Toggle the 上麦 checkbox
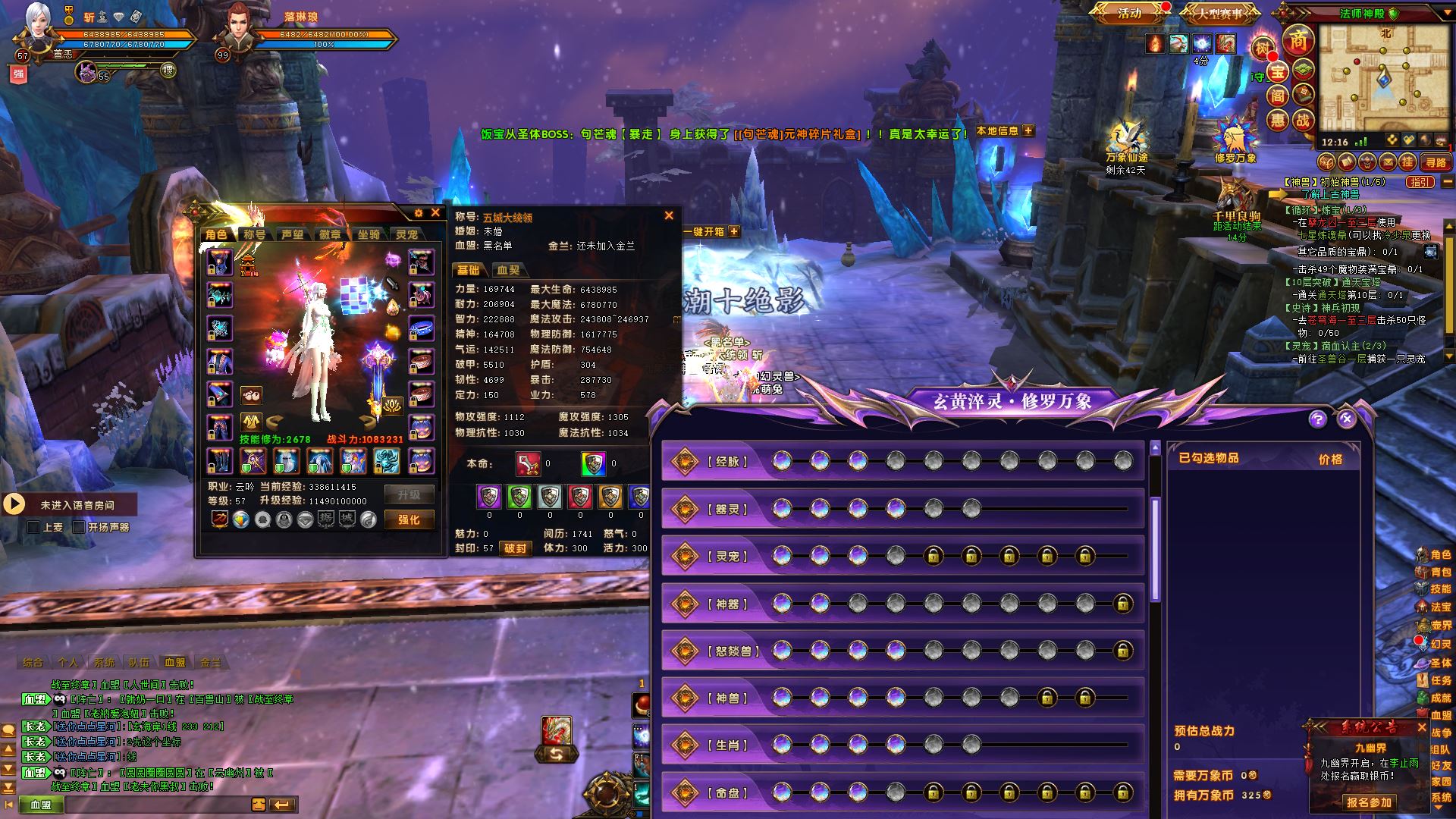1456x819 pixels. pos(33,527)
